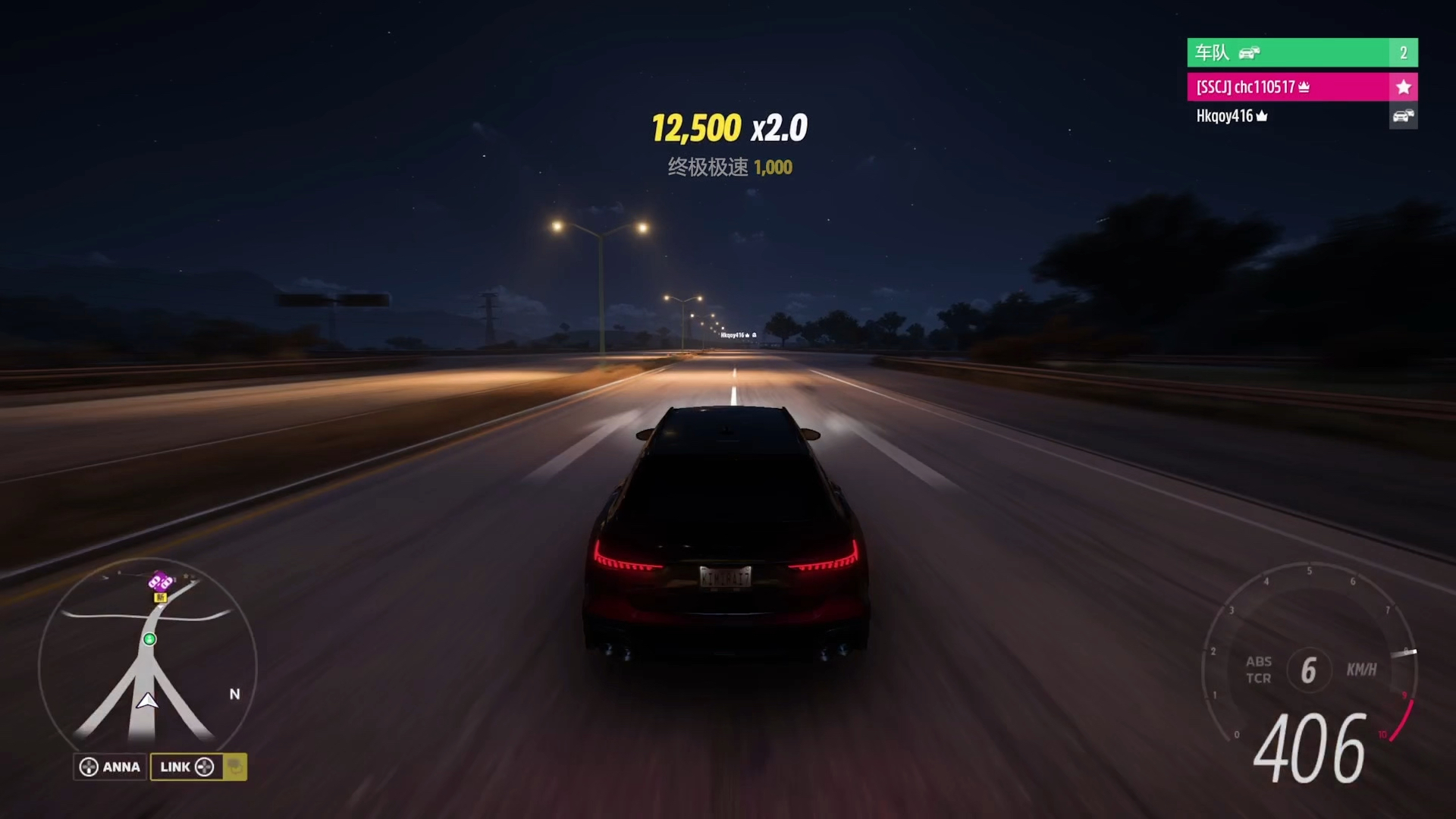Activate the LINK chat button

click(187, 767)
